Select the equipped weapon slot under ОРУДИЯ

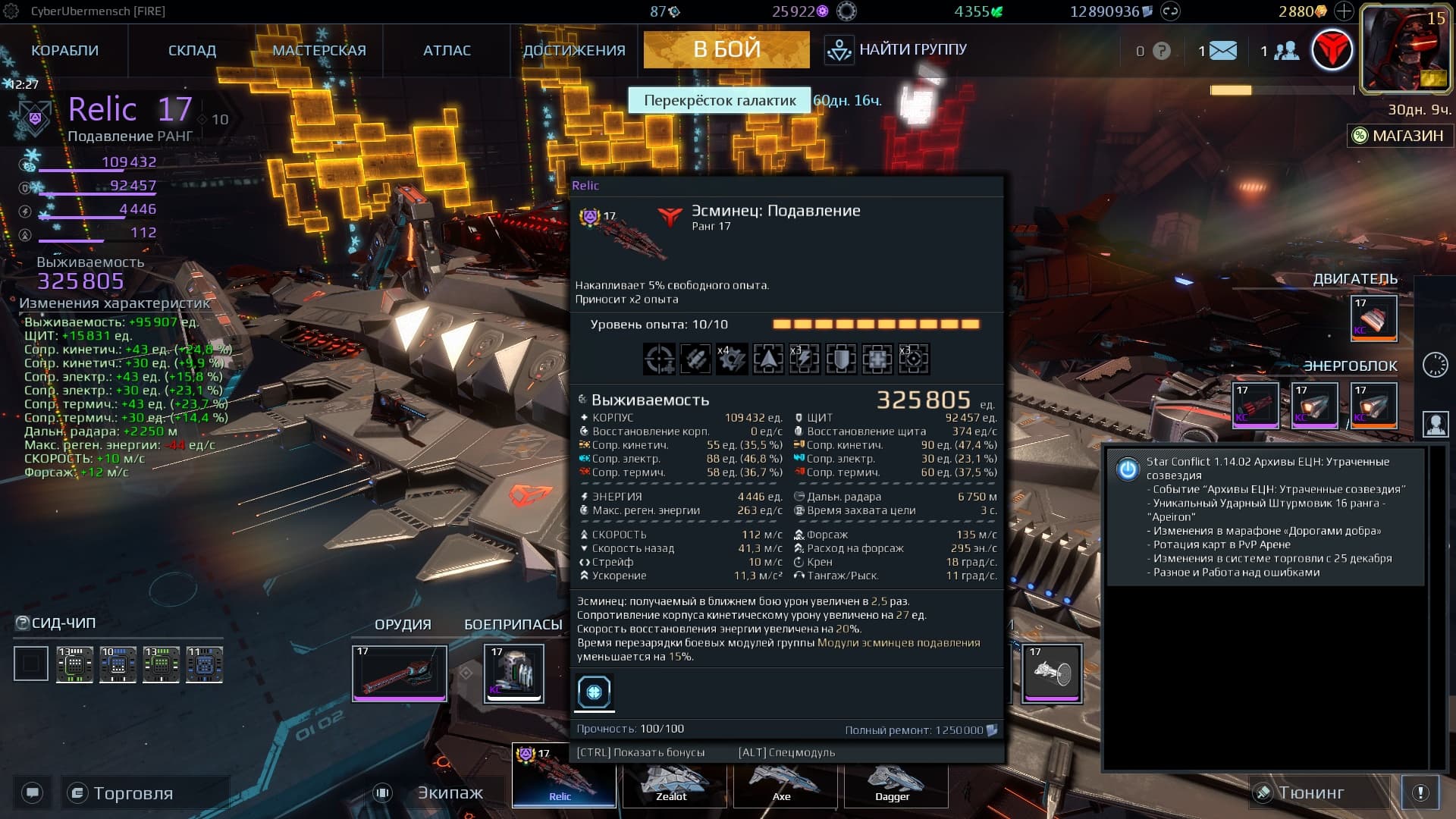[x=400, y=673]
